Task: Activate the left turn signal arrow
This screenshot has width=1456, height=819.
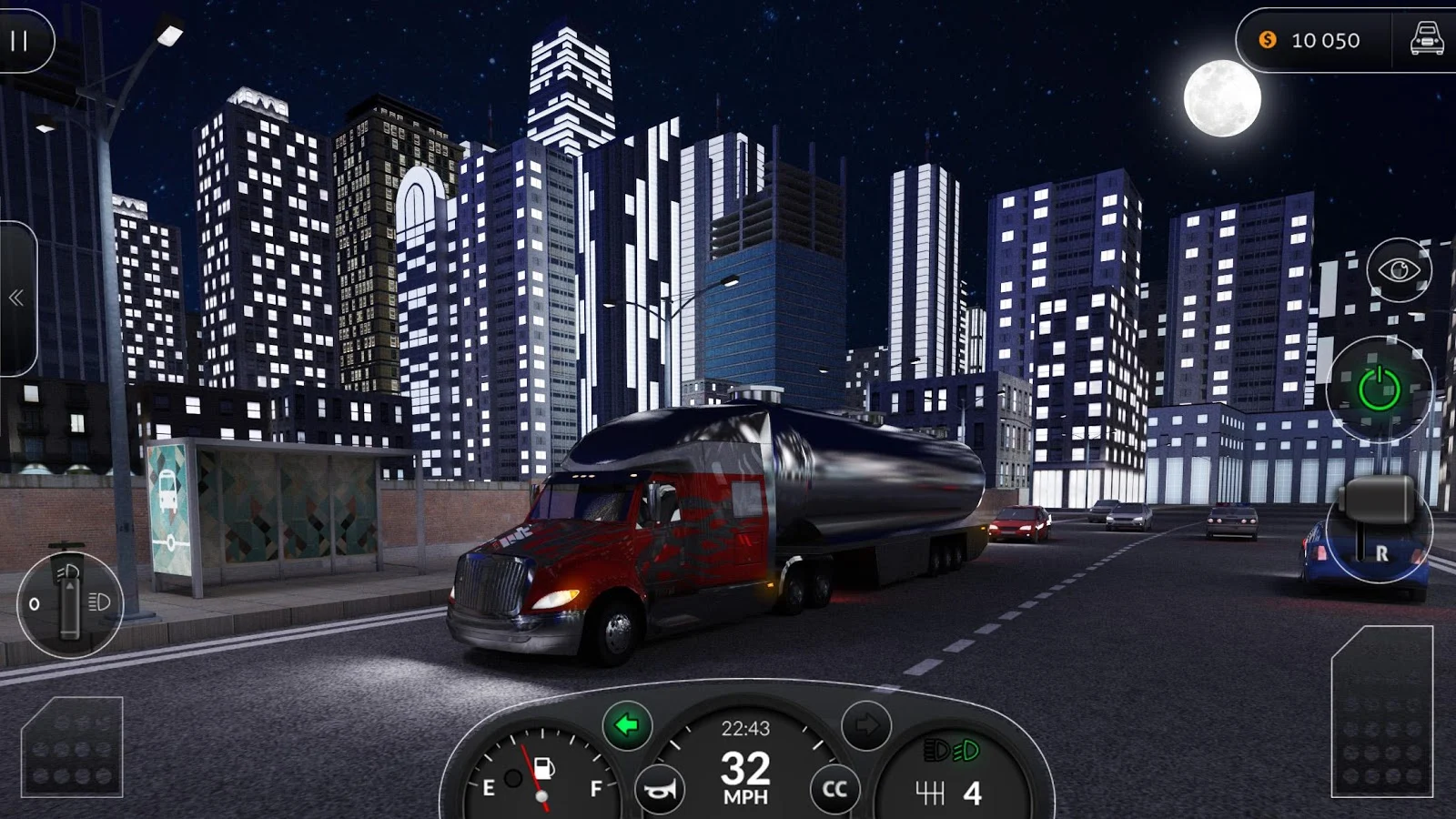Action: 627,725
